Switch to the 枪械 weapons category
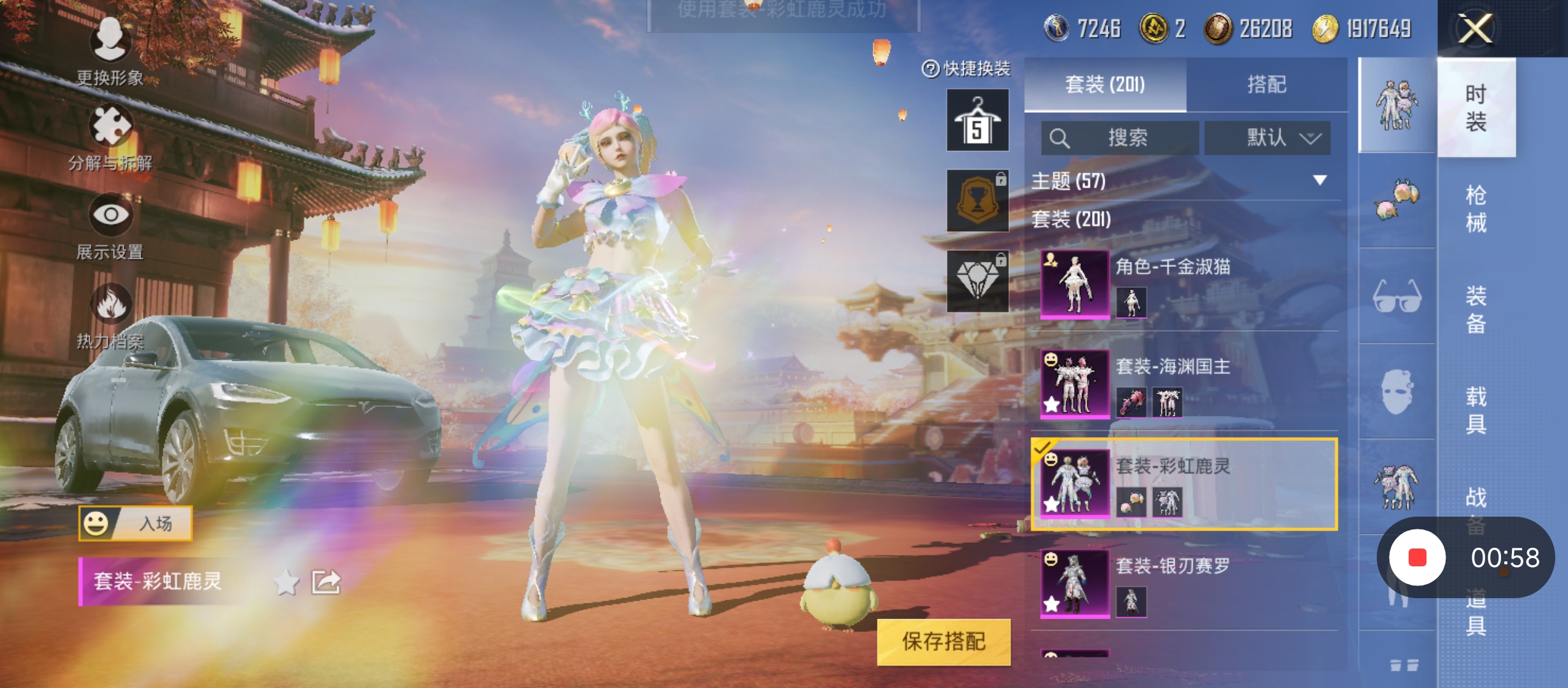 (x=1476, y=208)
